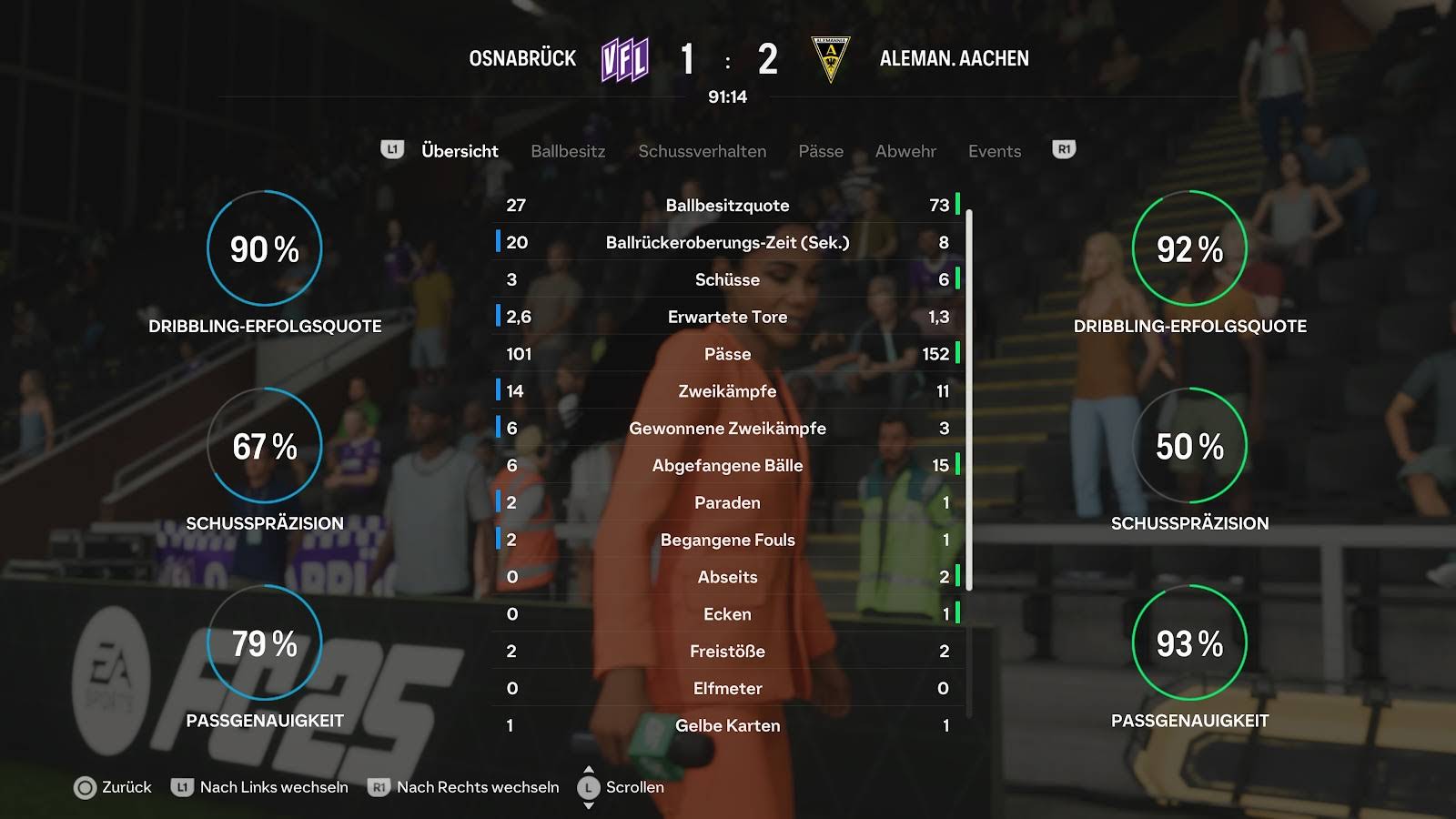Go back using the Zurück option

pos(113,787)
